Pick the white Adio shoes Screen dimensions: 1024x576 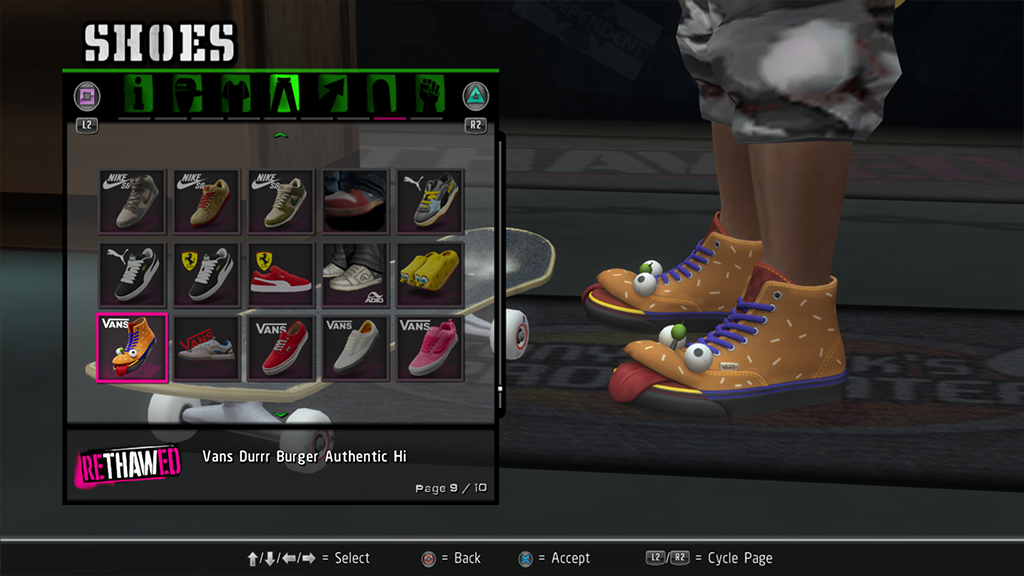(x=356, y=273)
